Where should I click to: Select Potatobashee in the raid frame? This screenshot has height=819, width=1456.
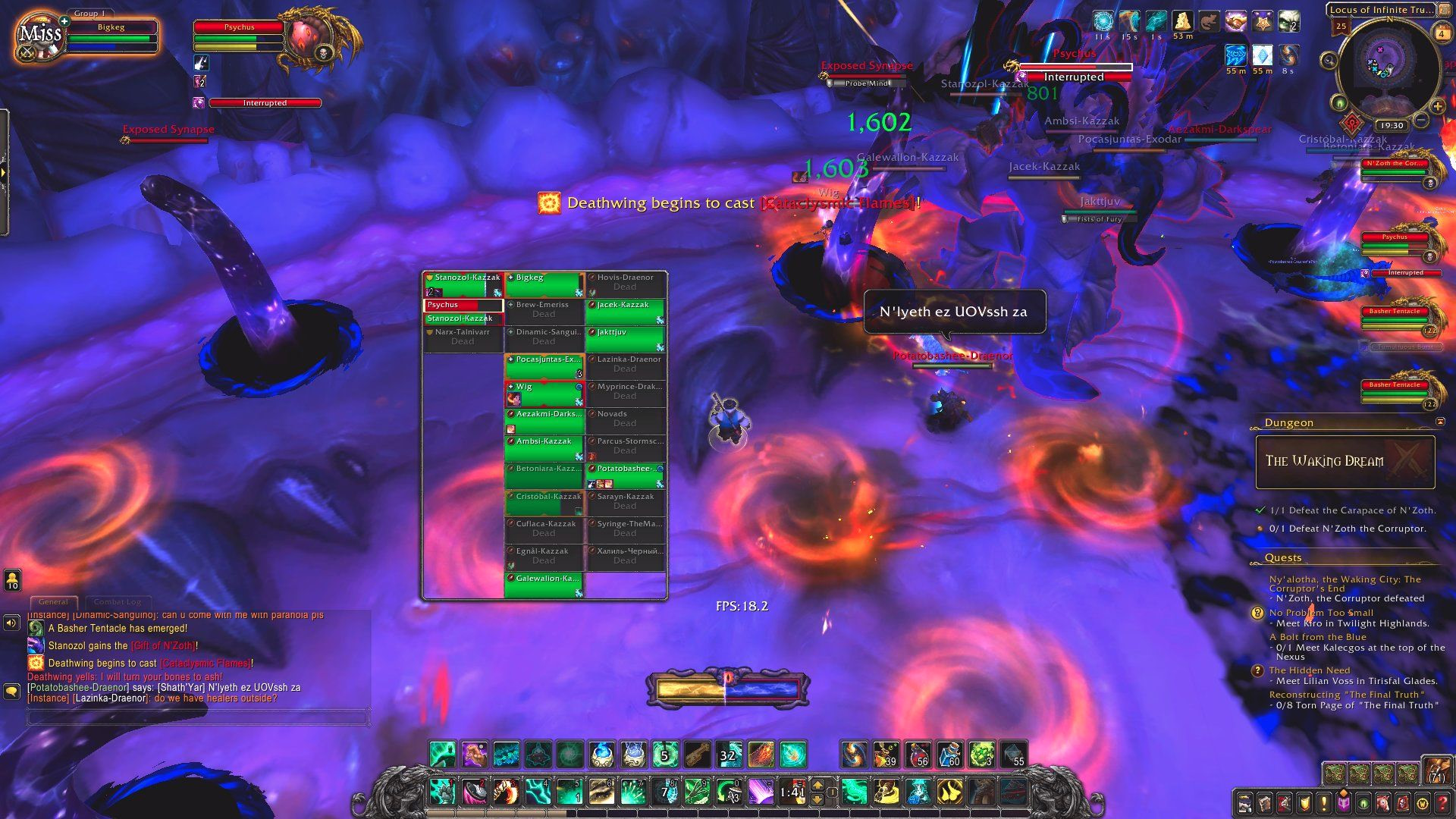[x=625, y=475]
